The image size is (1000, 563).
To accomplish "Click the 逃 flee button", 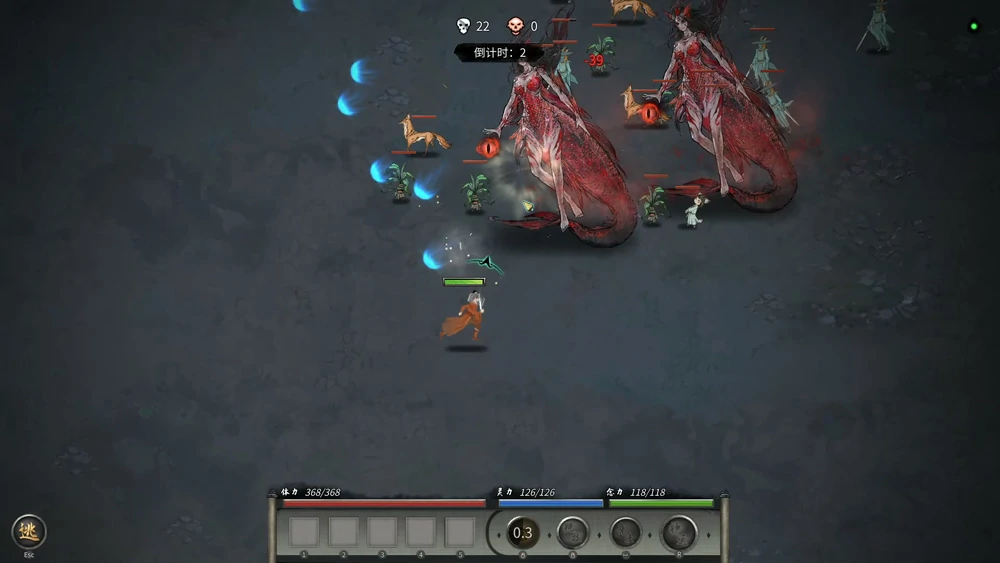I will (x=29, y=531).
